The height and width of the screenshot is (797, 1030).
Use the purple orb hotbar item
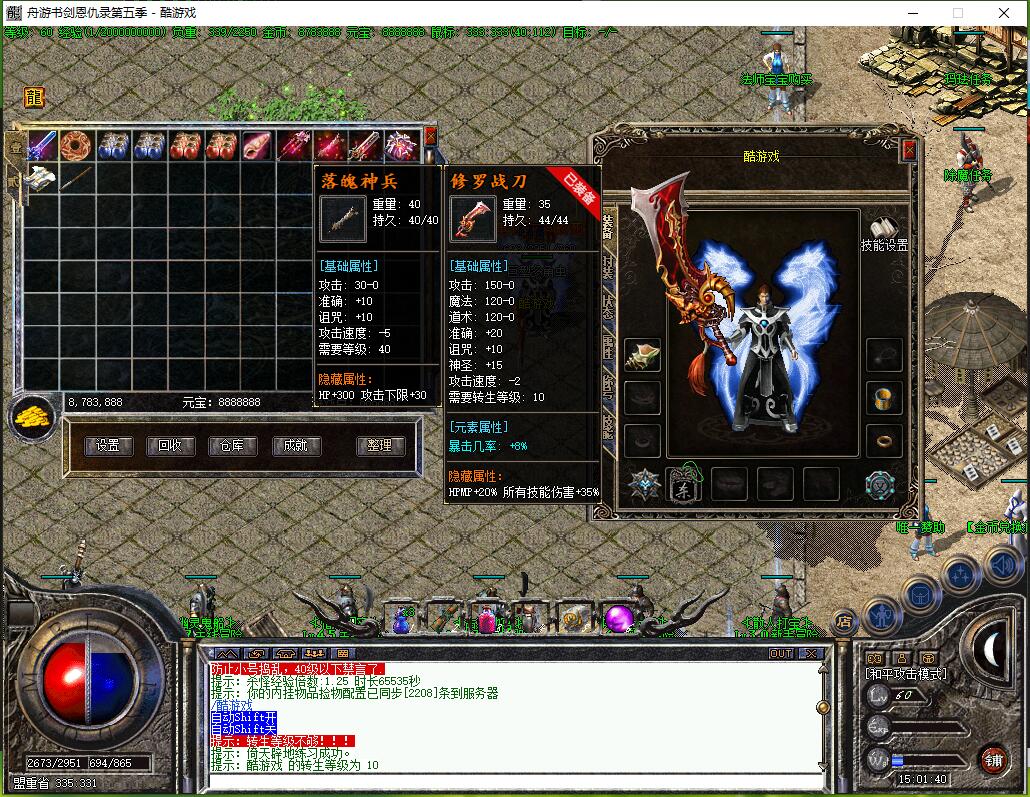pos(618,619)
